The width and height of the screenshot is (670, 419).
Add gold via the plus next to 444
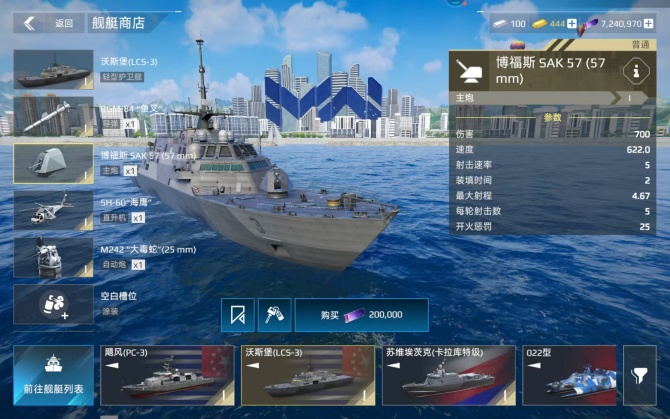[572, 23]
